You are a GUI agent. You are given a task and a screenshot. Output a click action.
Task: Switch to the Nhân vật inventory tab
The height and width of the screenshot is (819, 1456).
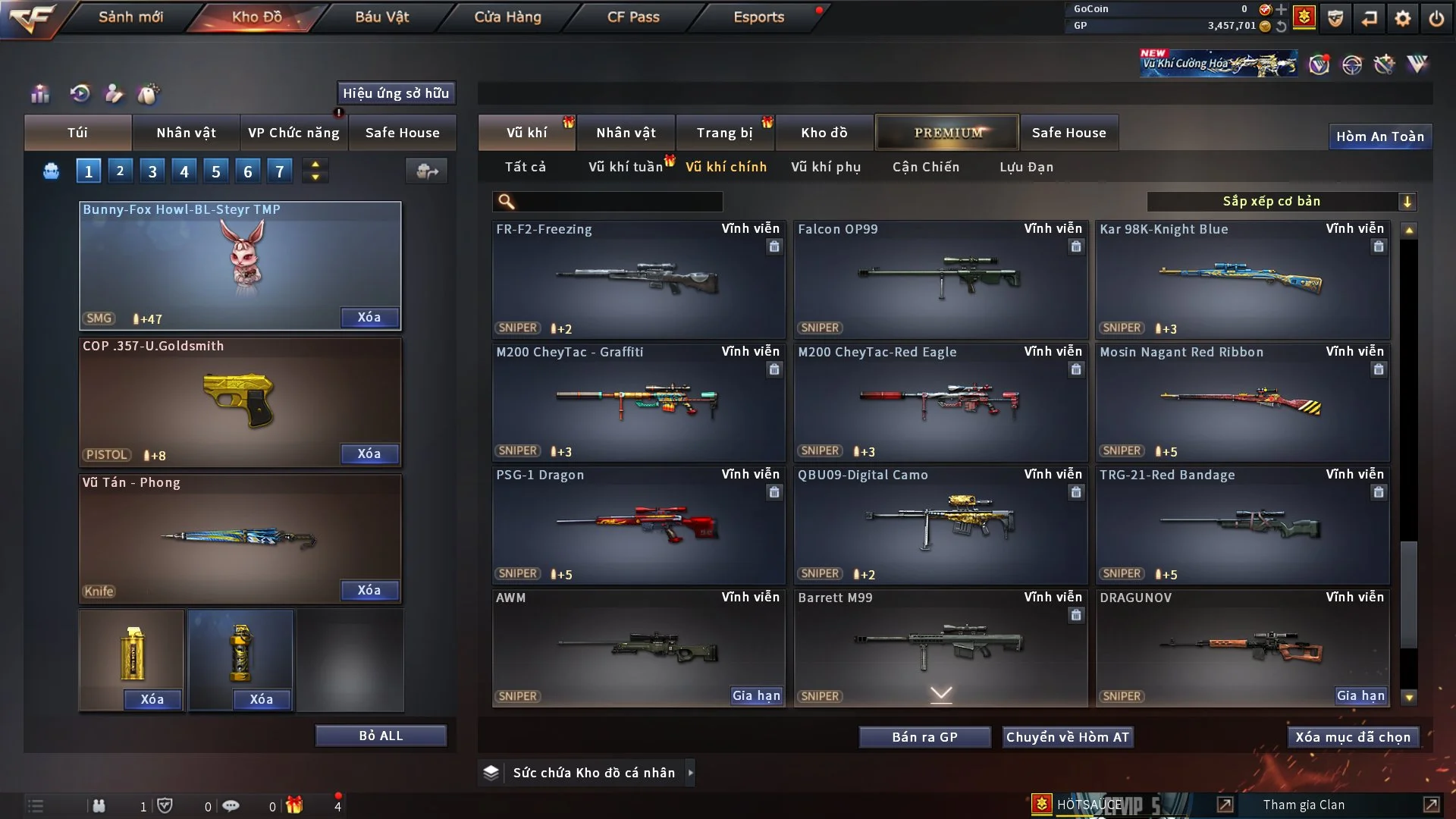626,133
